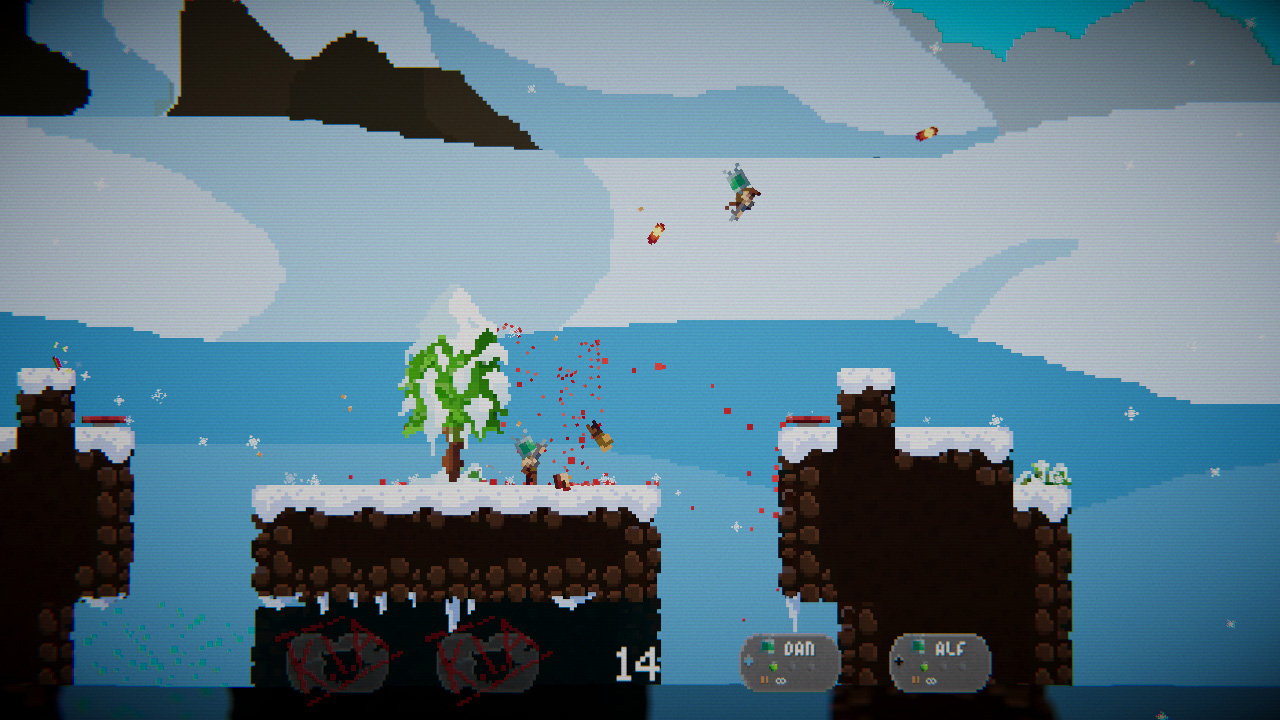Click the golden gun lying on the platform
1280x720 pixels.
(600, 438)
